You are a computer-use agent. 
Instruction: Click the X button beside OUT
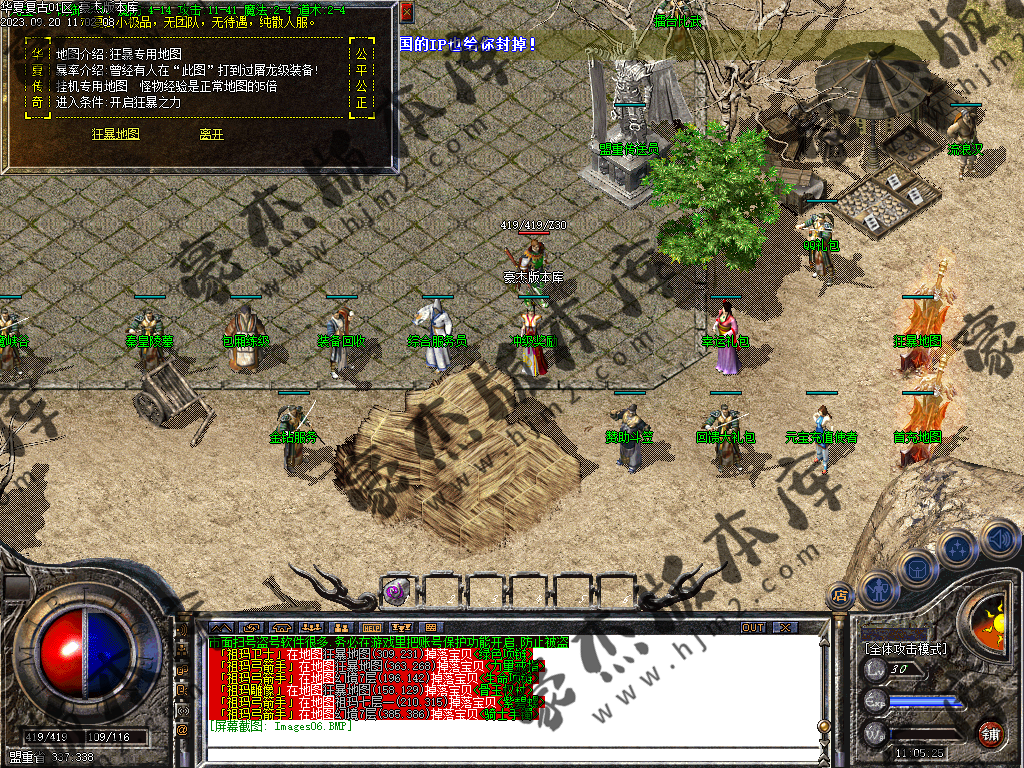(785, 628)
